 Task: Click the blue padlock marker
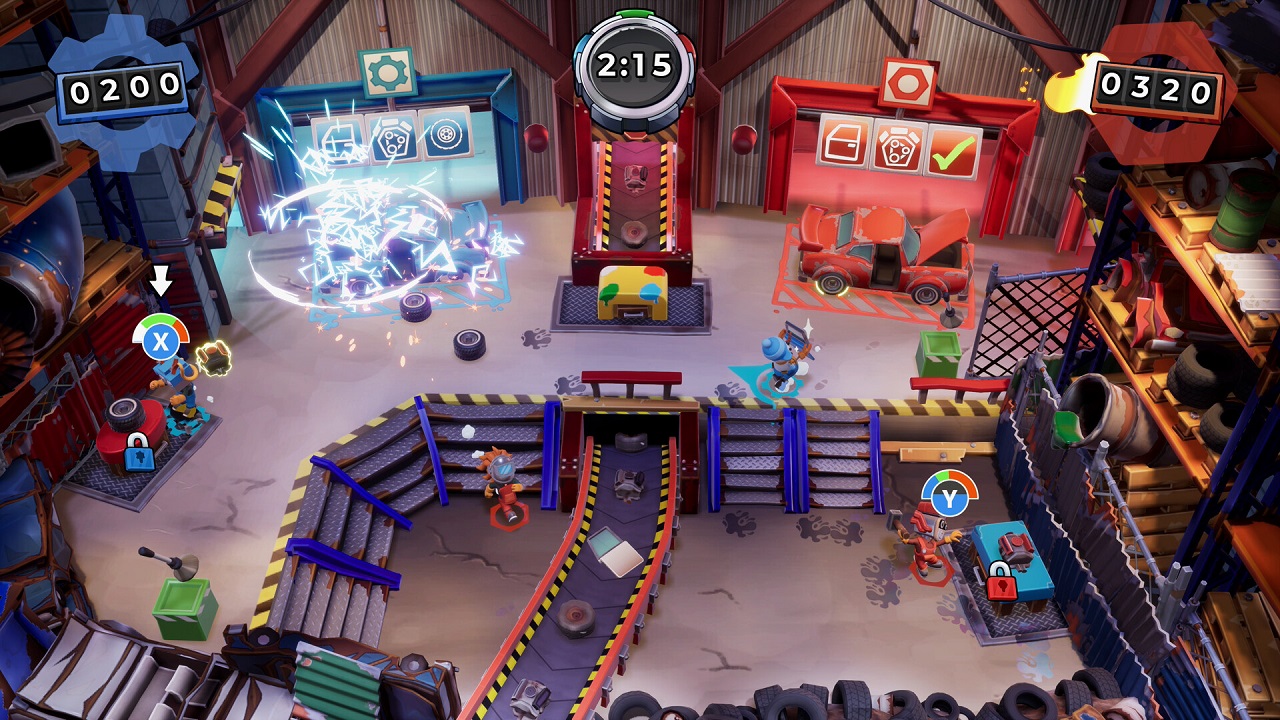point(139,452)
